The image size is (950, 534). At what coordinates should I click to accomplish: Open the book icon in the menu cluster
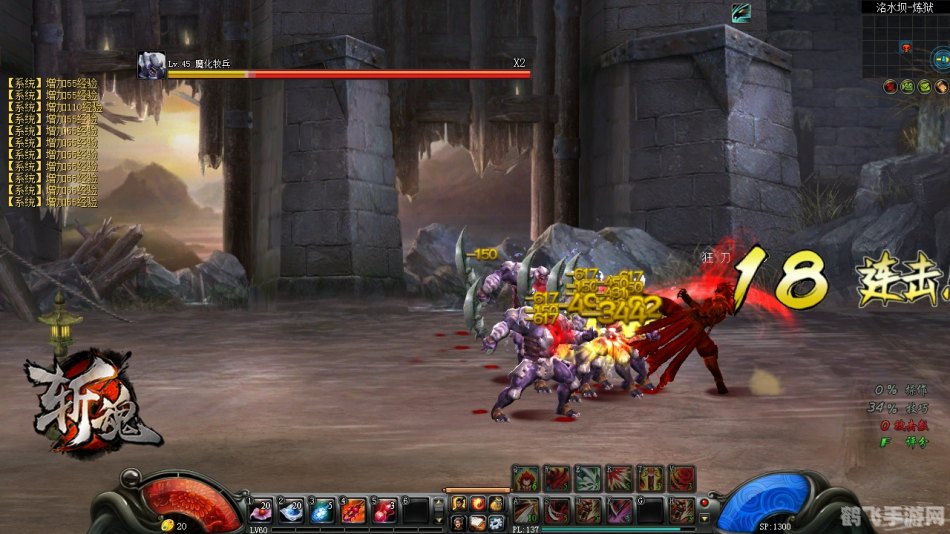click(477, 521)
